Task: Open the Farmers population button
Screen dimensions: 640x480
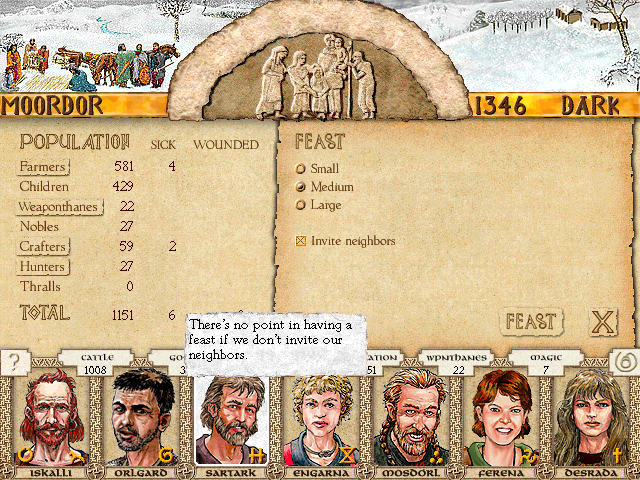Action: point(43,166)
